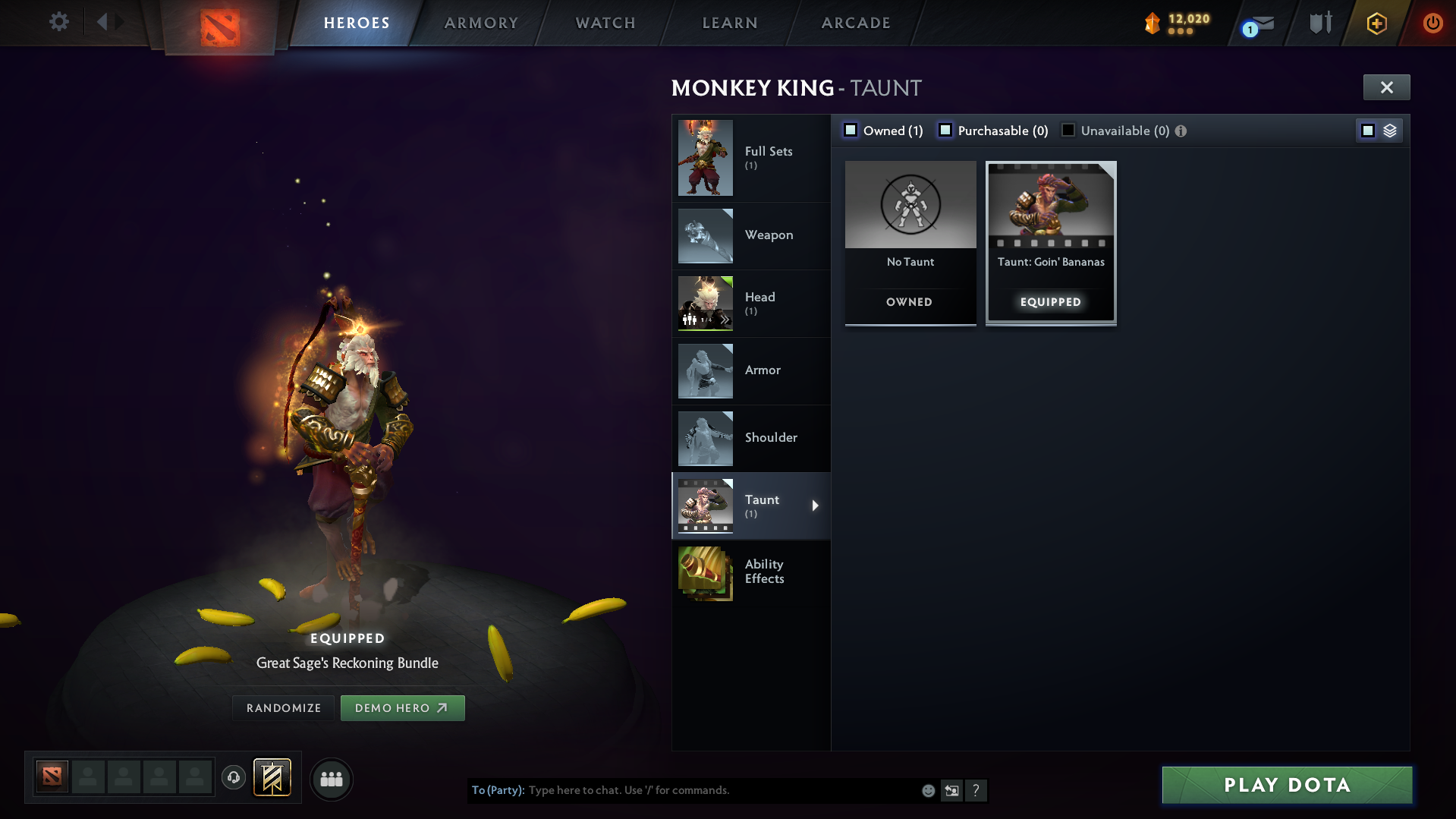Select the voice chat headset icon
This screenshot has height=819, width=1456.
(234, 778)
